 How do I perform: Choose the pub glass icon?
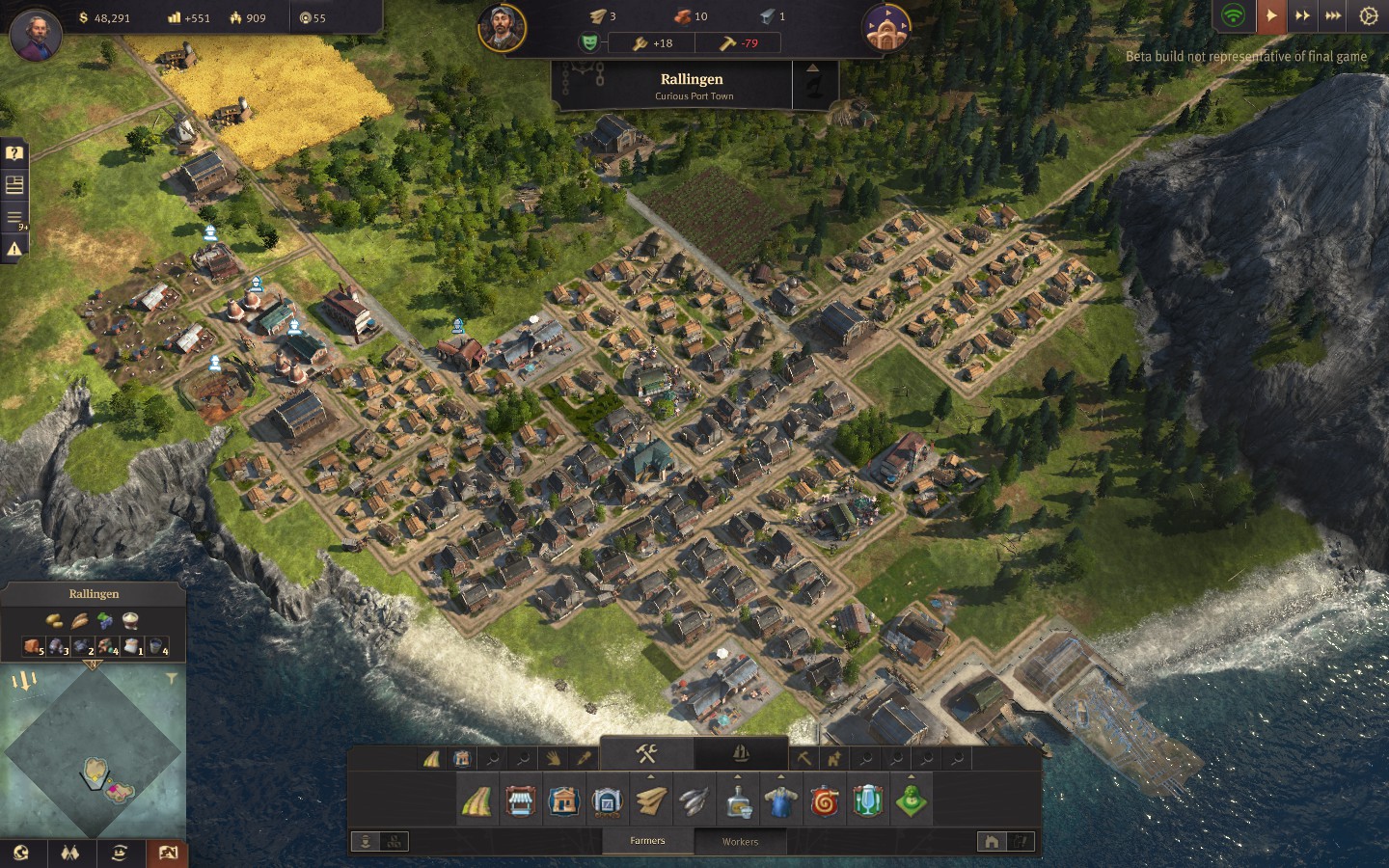click(x=867, y=801)
